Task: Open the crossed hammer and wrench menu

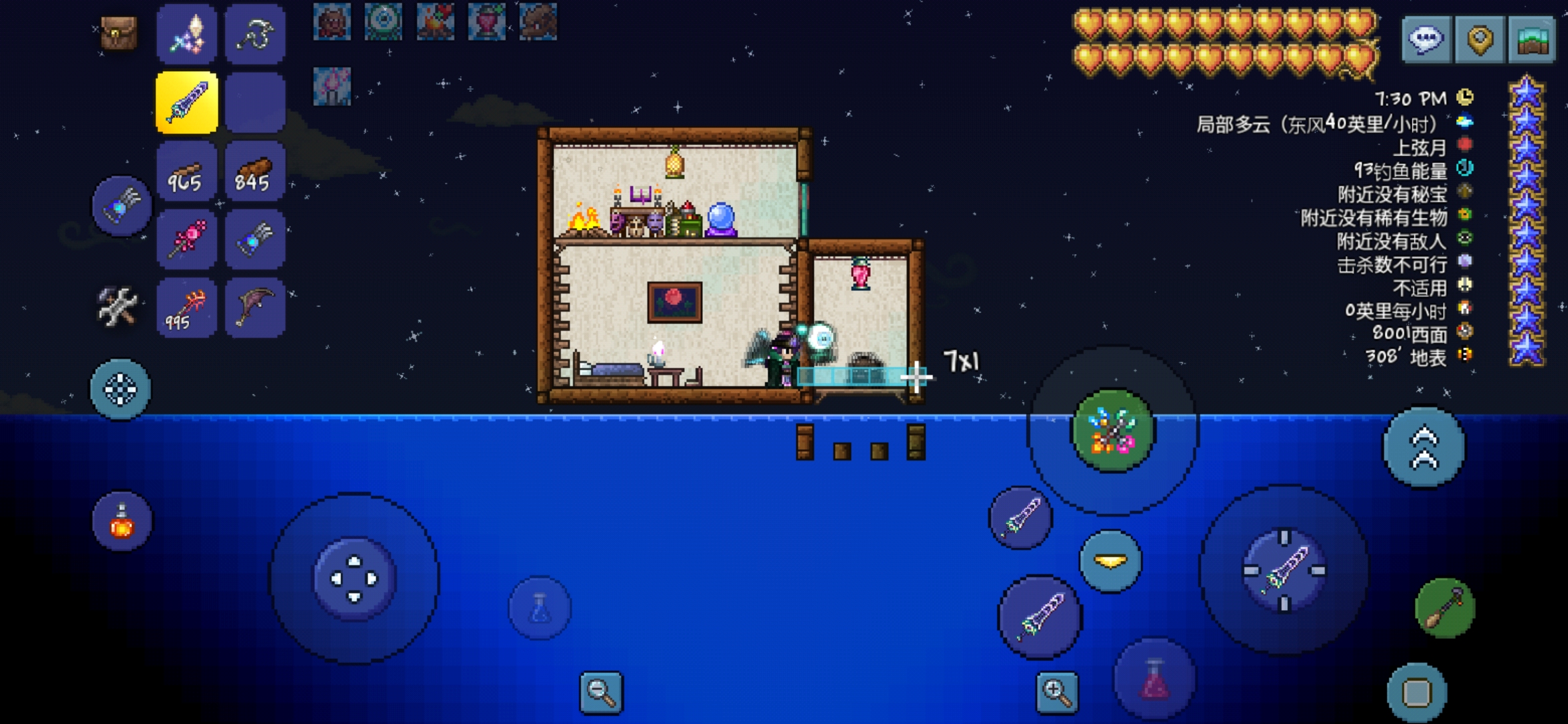Action: (x=118, y=308)
